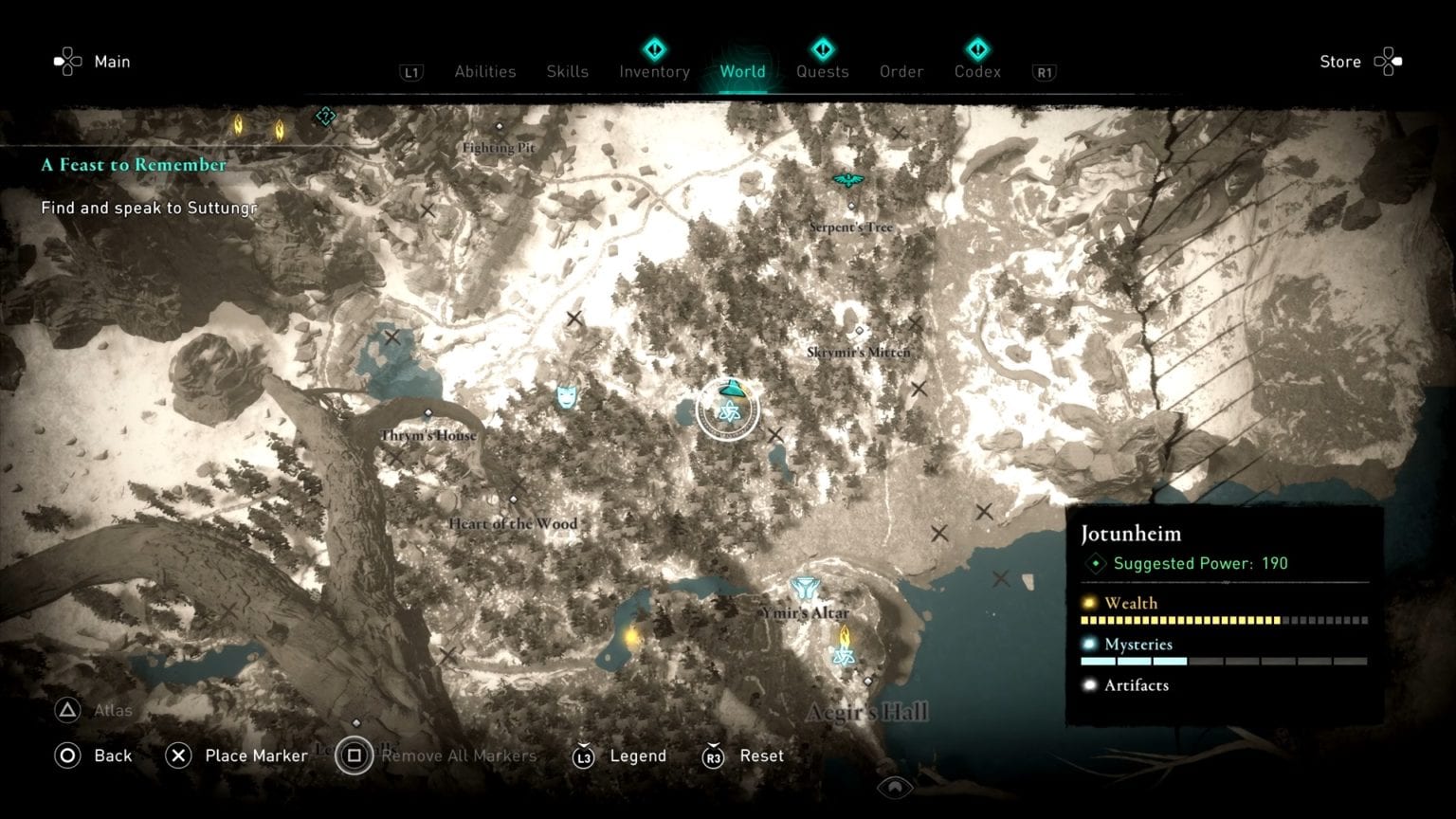Image resolution: width=1456 pixels, height=819 pixels.
Task: Open the Skills tab
Action: click(x=567, y=72)
